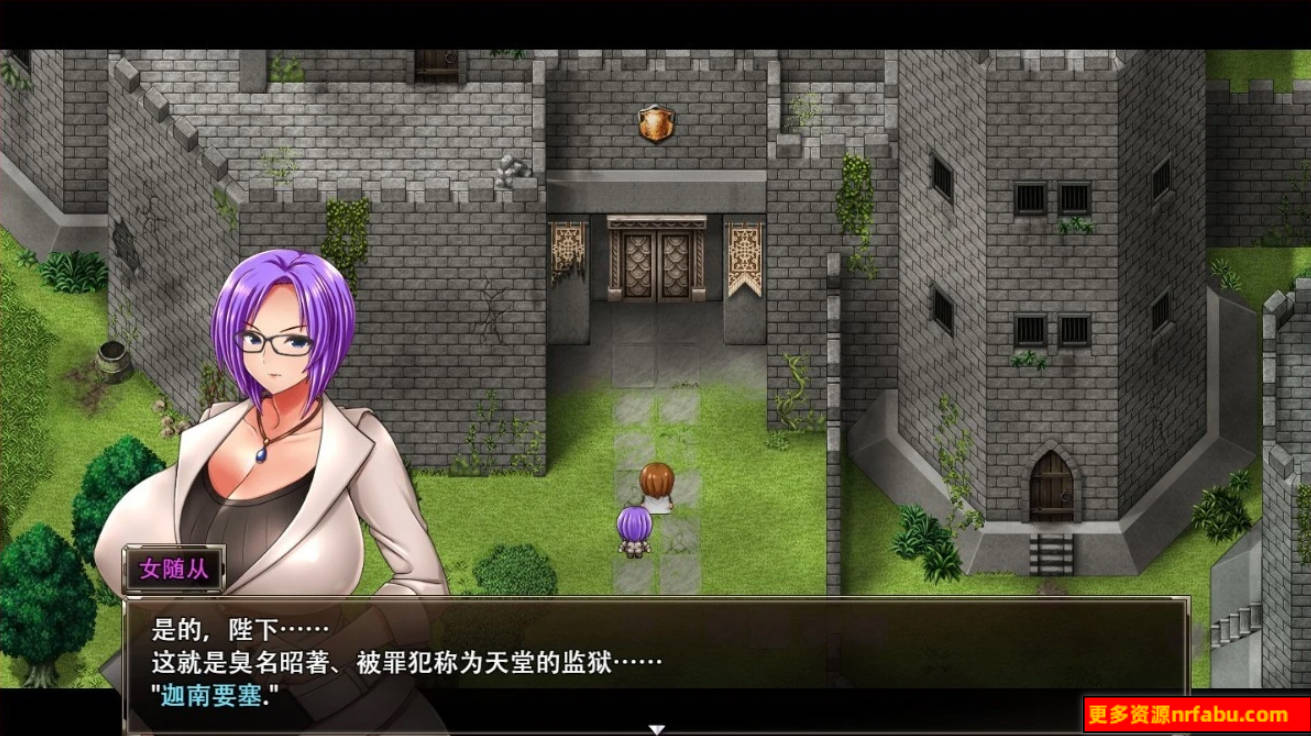
Task: Click the left banner beside the castle gate
Action: pyautogui.click(x=566, y=248)
